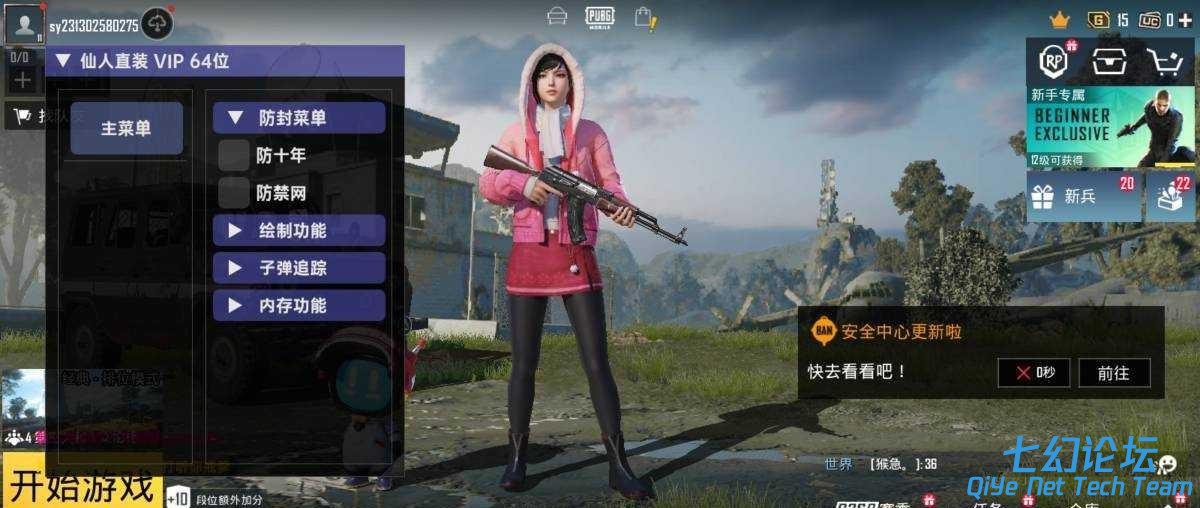The height and width of the screenshot is (508, 1200).
Task: Go to the security center via 前往
Action: point(1113,373)
